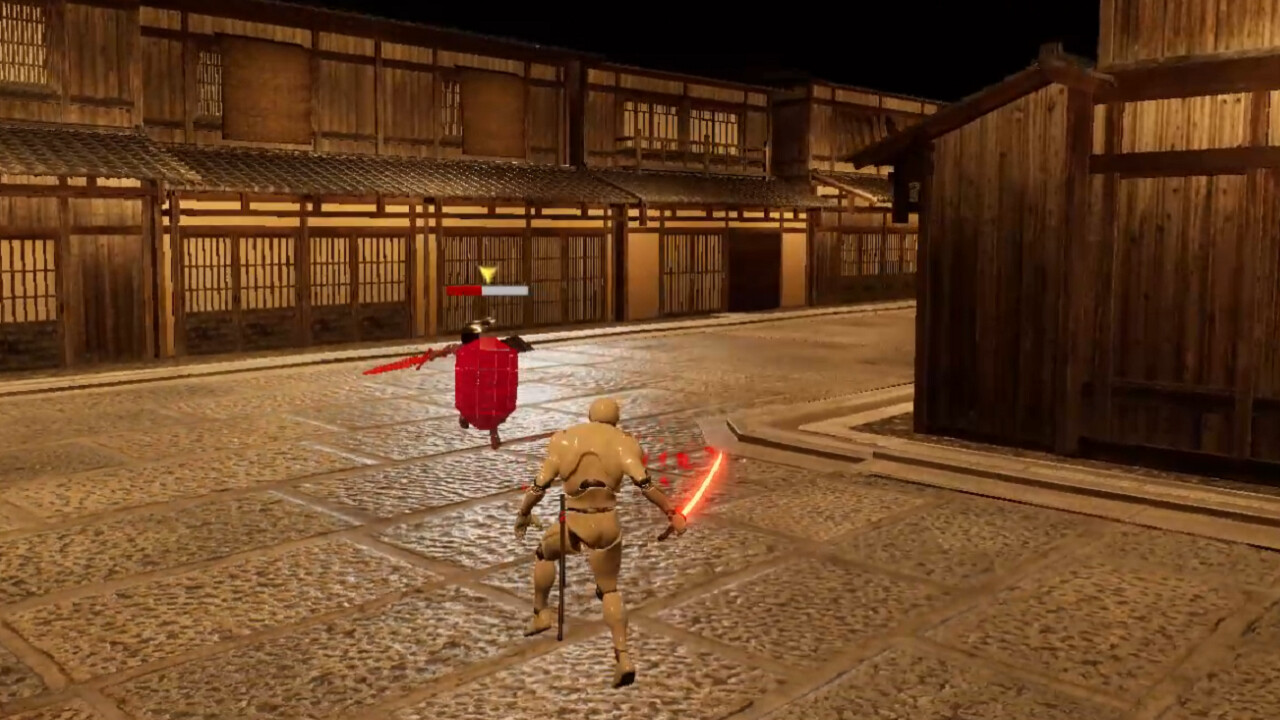1280x720 pixels.
Task: Click the white depleted segment of the health bar
Action: 505,291
